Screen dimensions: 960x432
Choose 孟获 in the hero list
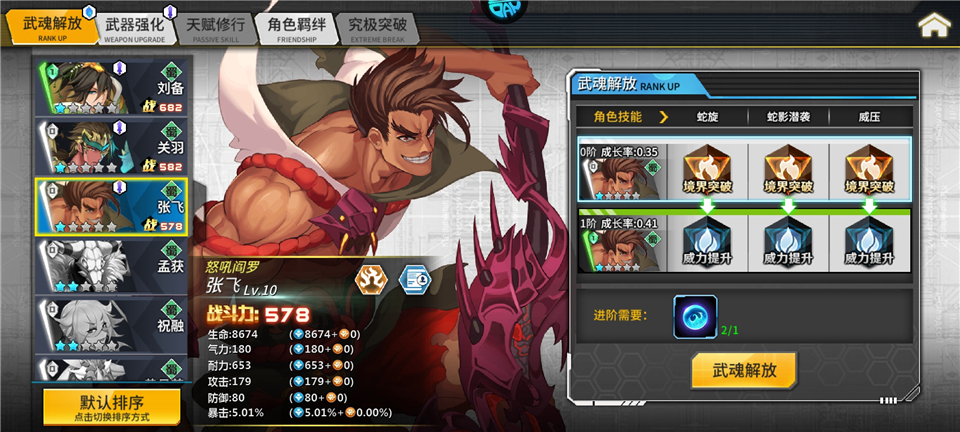point(112,265)
